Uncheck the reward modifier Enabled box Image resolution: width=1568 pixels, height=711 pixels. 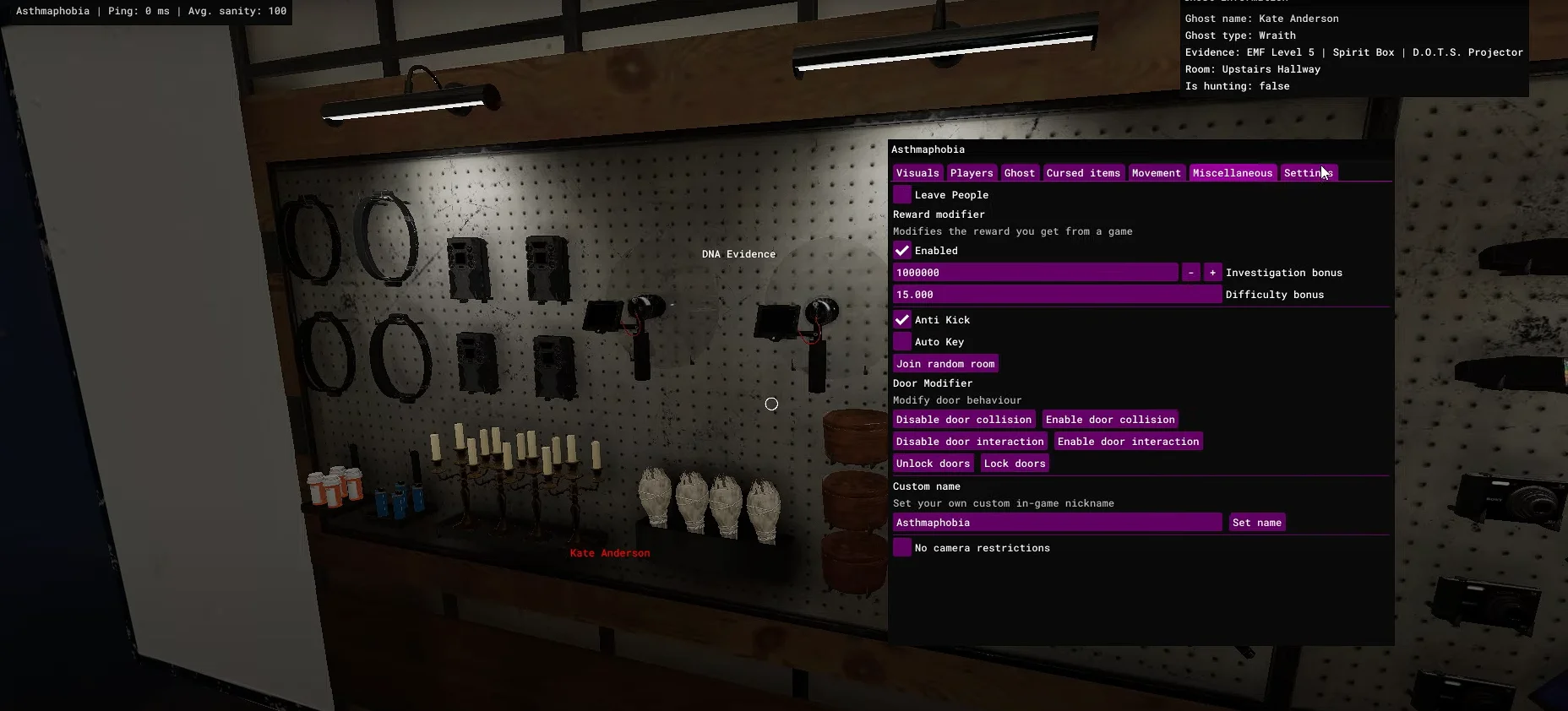click(902, 251)
